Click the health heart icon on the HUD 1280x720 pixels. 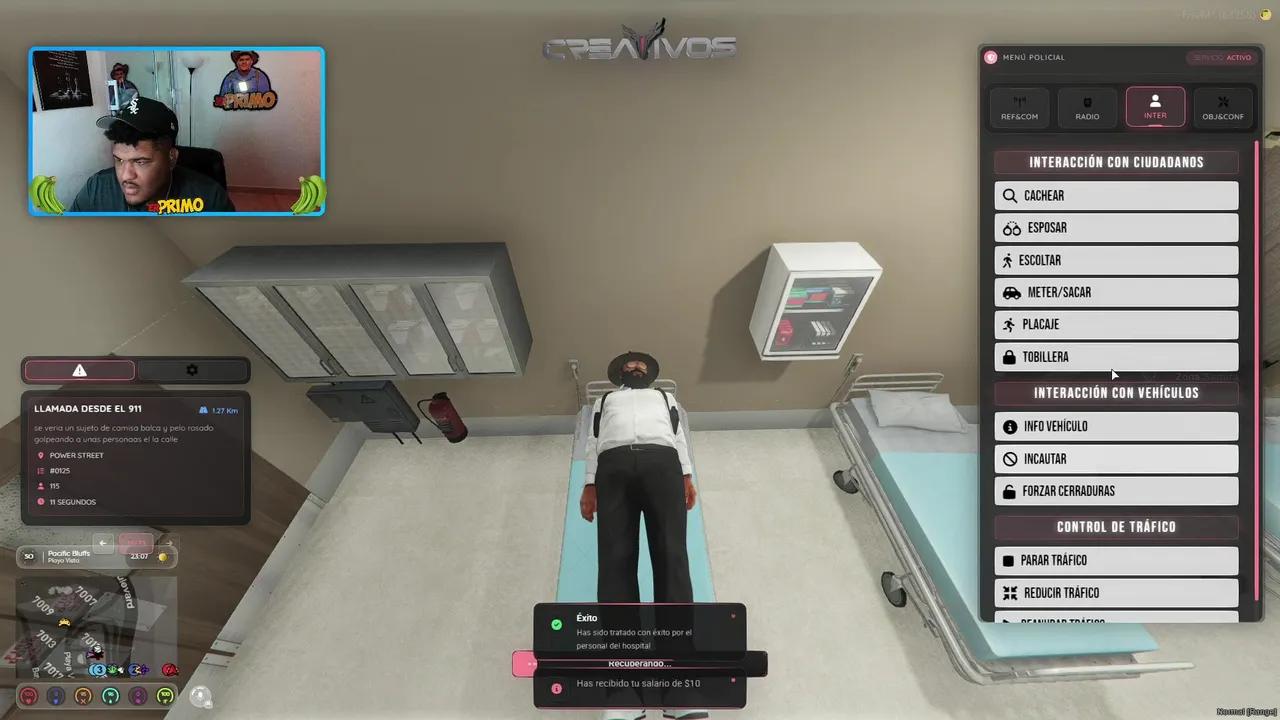(28, 695)
